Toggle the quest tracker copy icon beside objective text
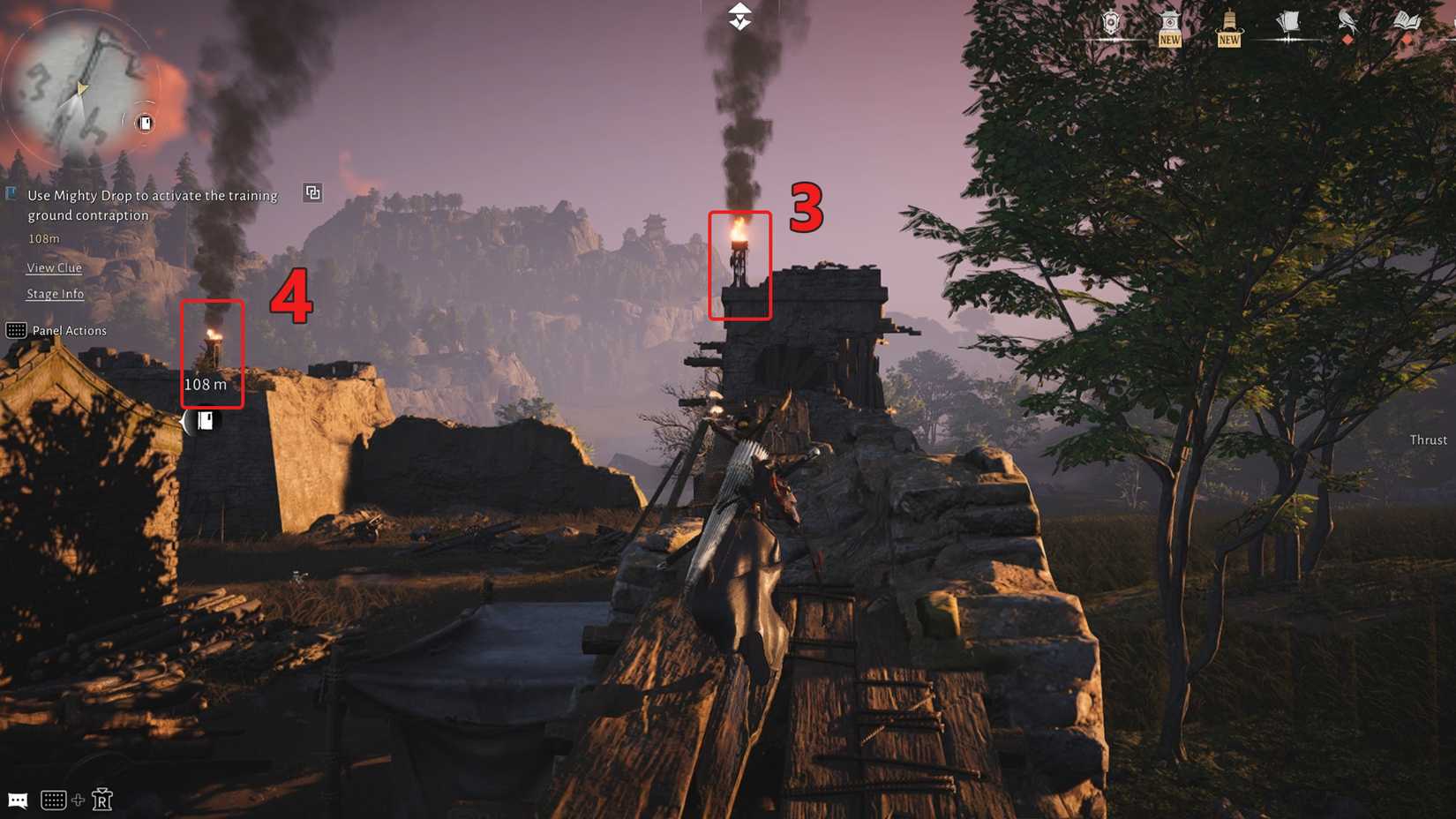The width and height of the screenshot is (1456, 819). tap(311, 192)
